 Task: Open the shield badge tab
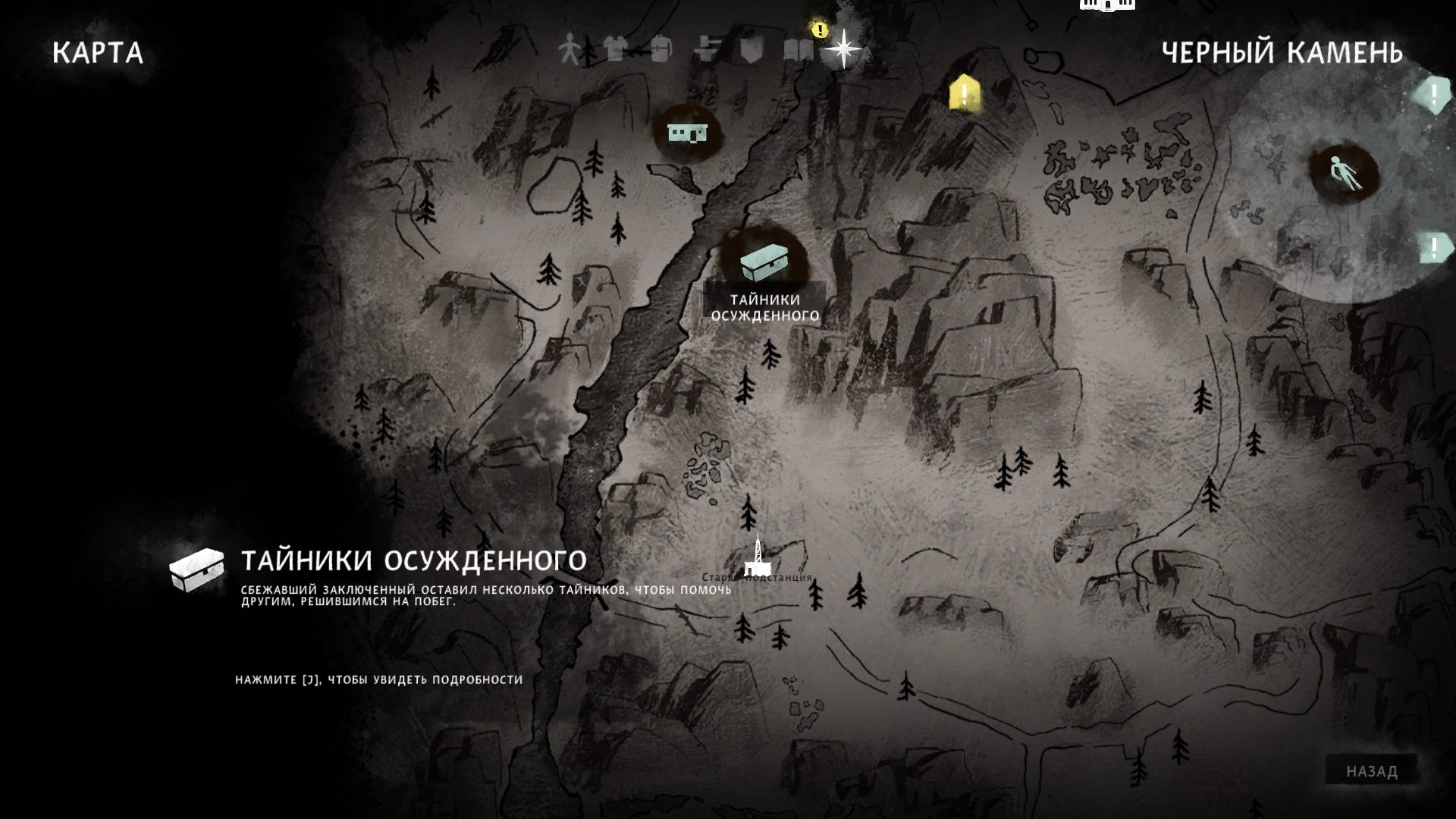tap(750, 50)
